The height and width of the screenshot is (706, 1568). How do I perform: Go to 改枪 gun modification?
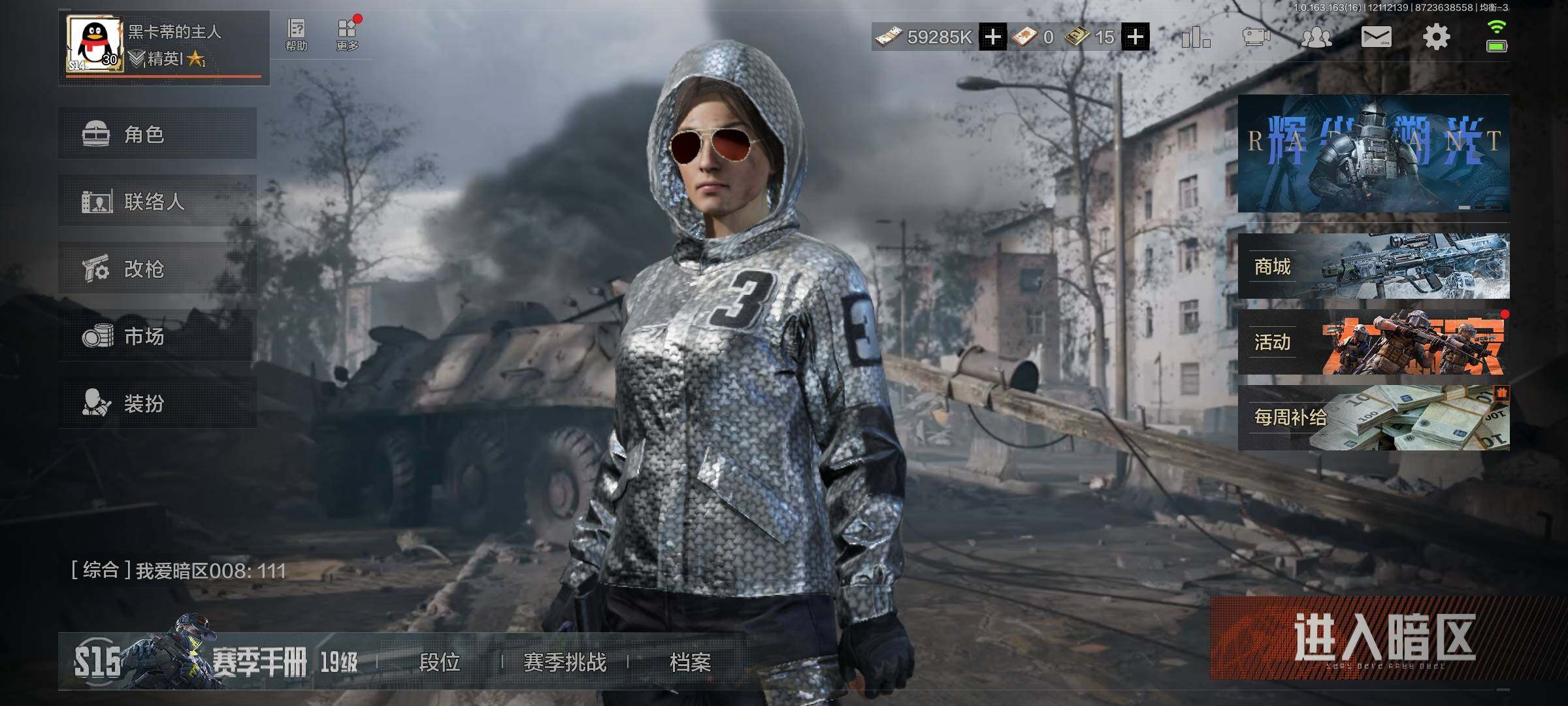pyautogui.click(x=157, y=269)
